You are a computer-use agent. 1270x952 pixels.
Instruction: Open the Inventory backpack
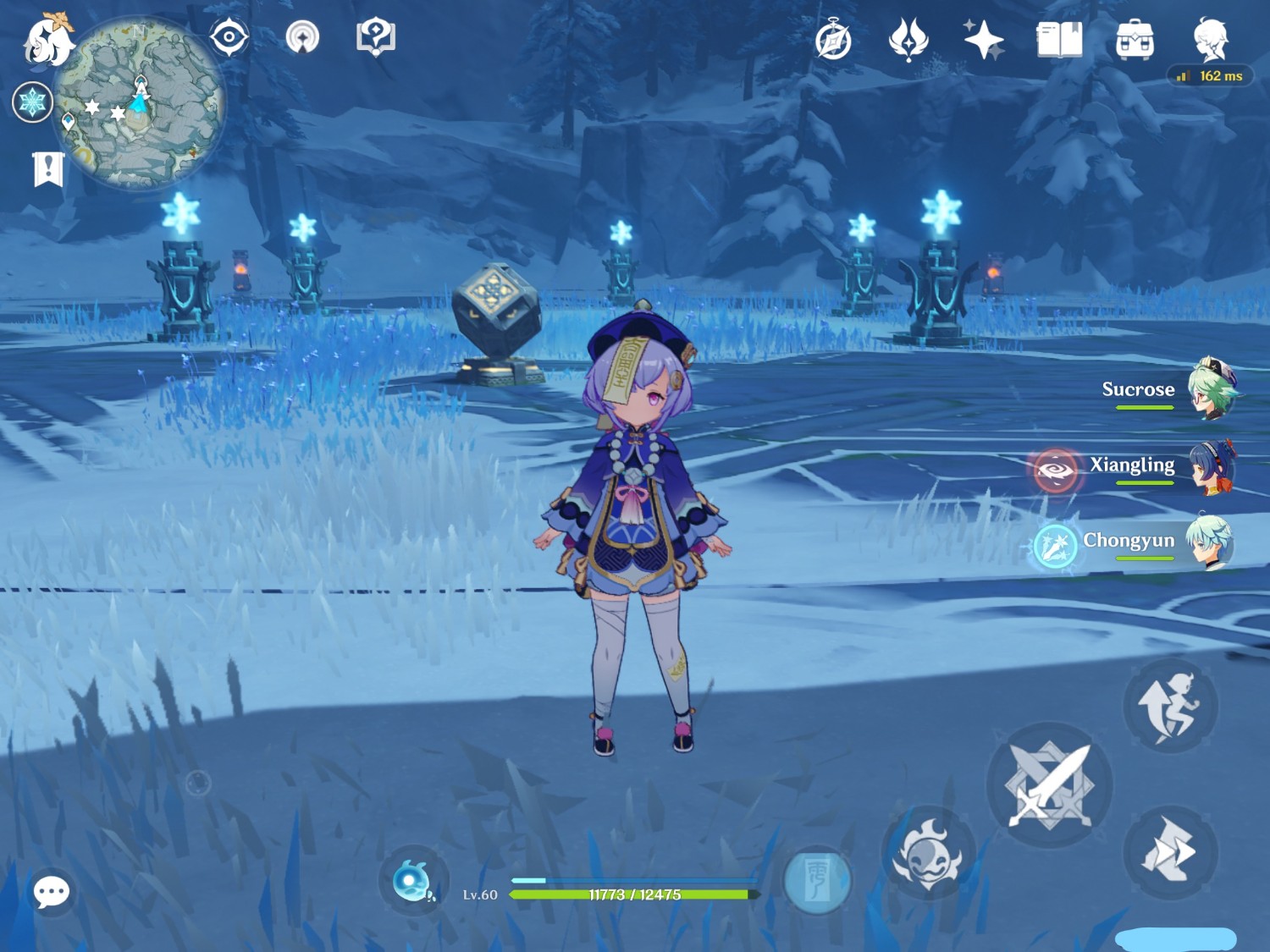click(1135, 40)
